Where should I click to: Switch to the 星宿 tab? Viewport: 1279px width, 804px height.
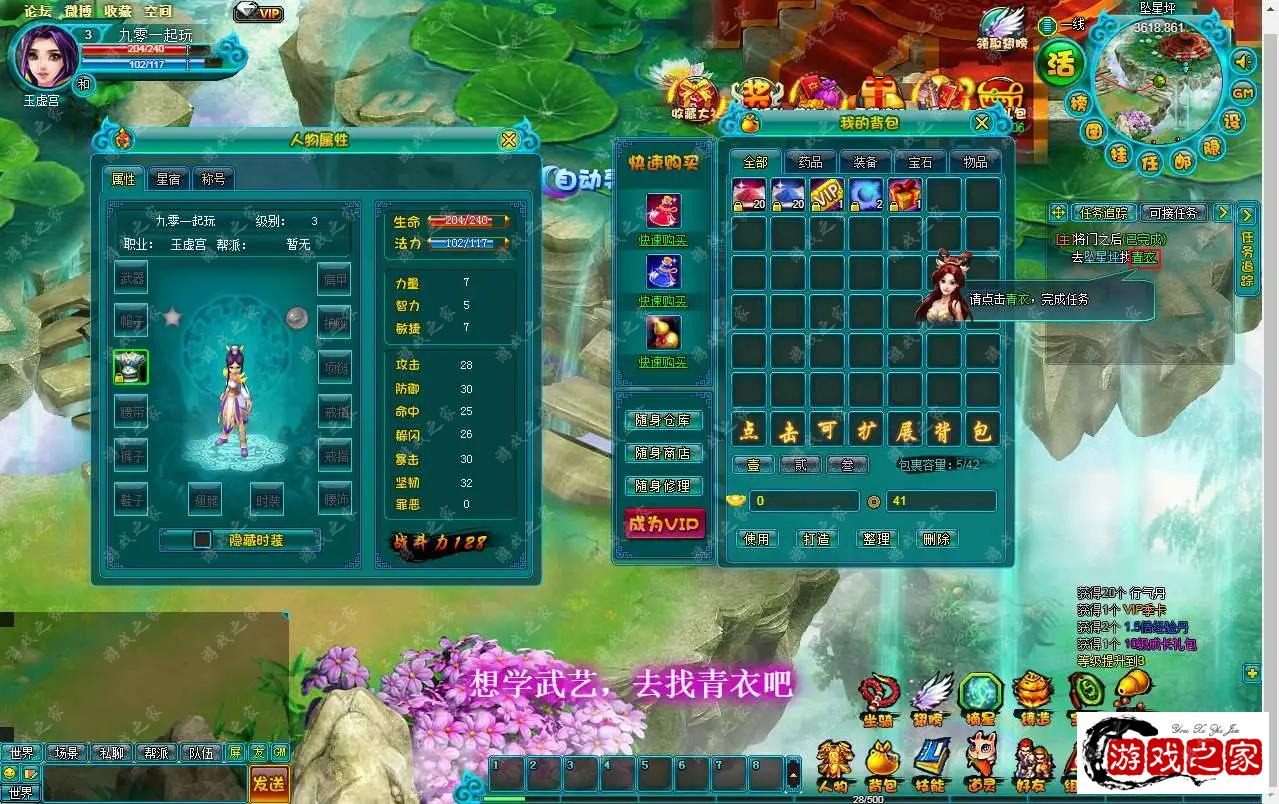pos(168,179)
